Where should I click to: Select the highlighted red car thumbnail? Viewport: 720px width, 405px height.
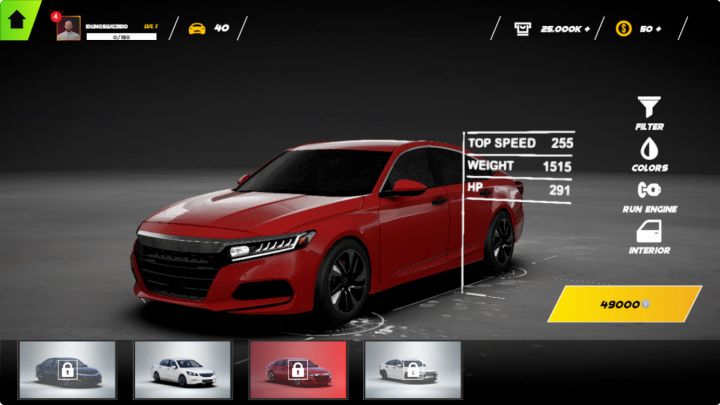297,370
